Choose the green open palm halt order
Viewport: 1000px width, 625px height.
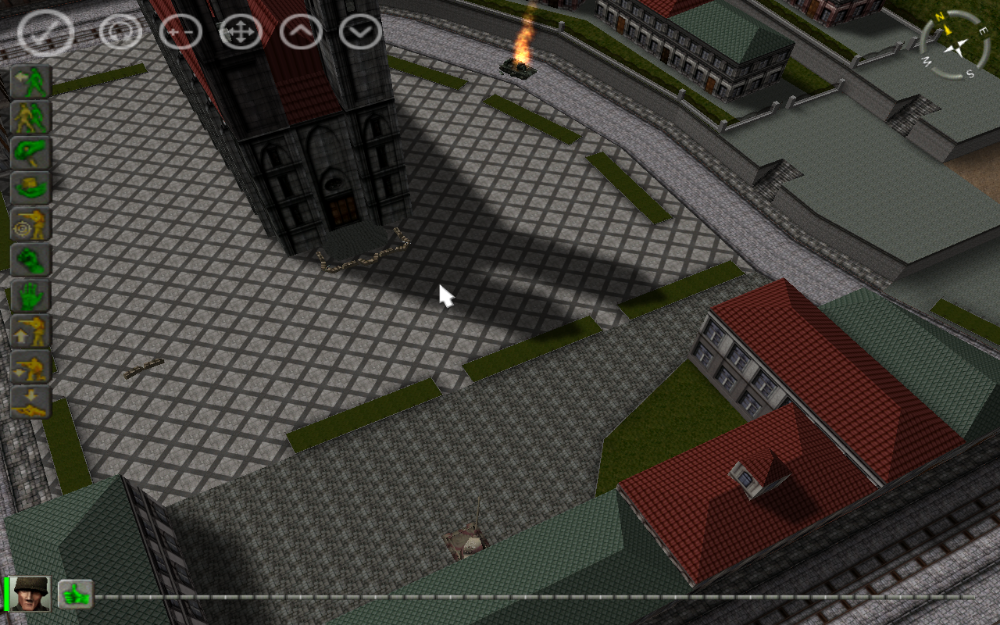click(31, 296)
